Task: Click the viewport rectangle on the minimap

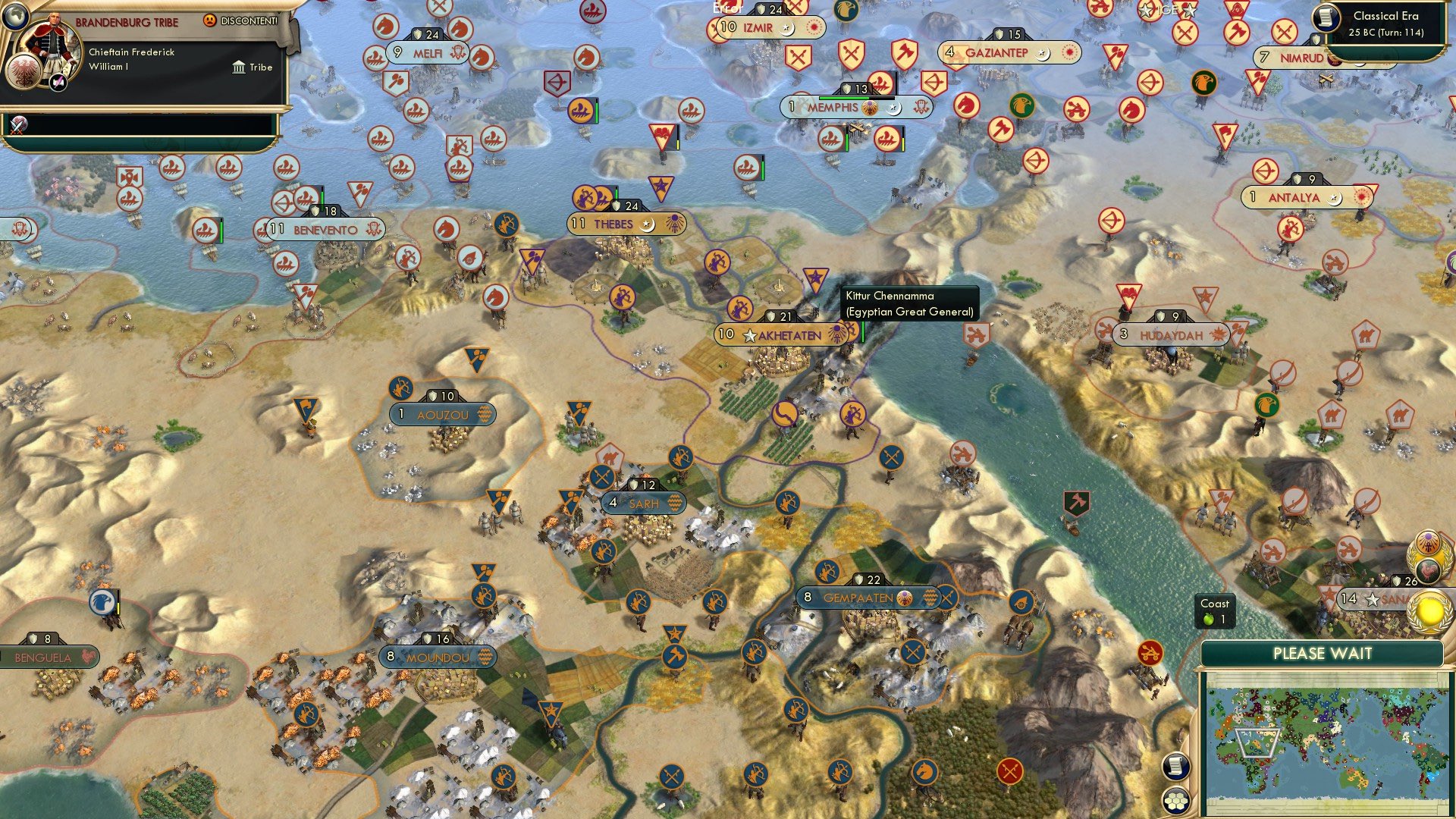Action: pos(1256,742)
